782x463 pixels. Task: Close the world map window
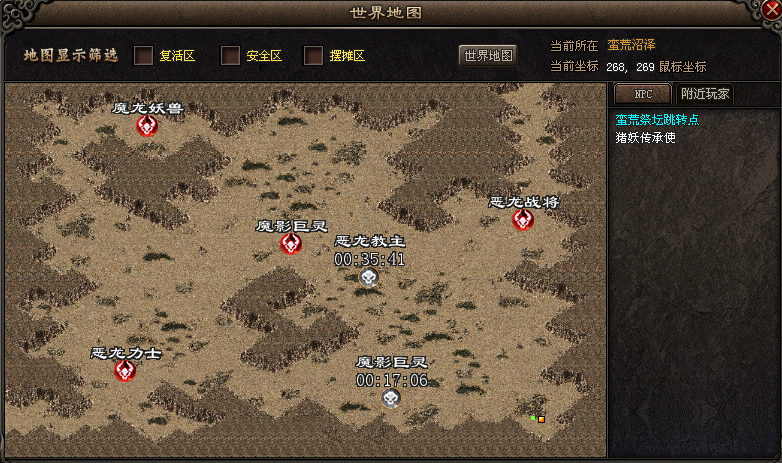[768, 11]
